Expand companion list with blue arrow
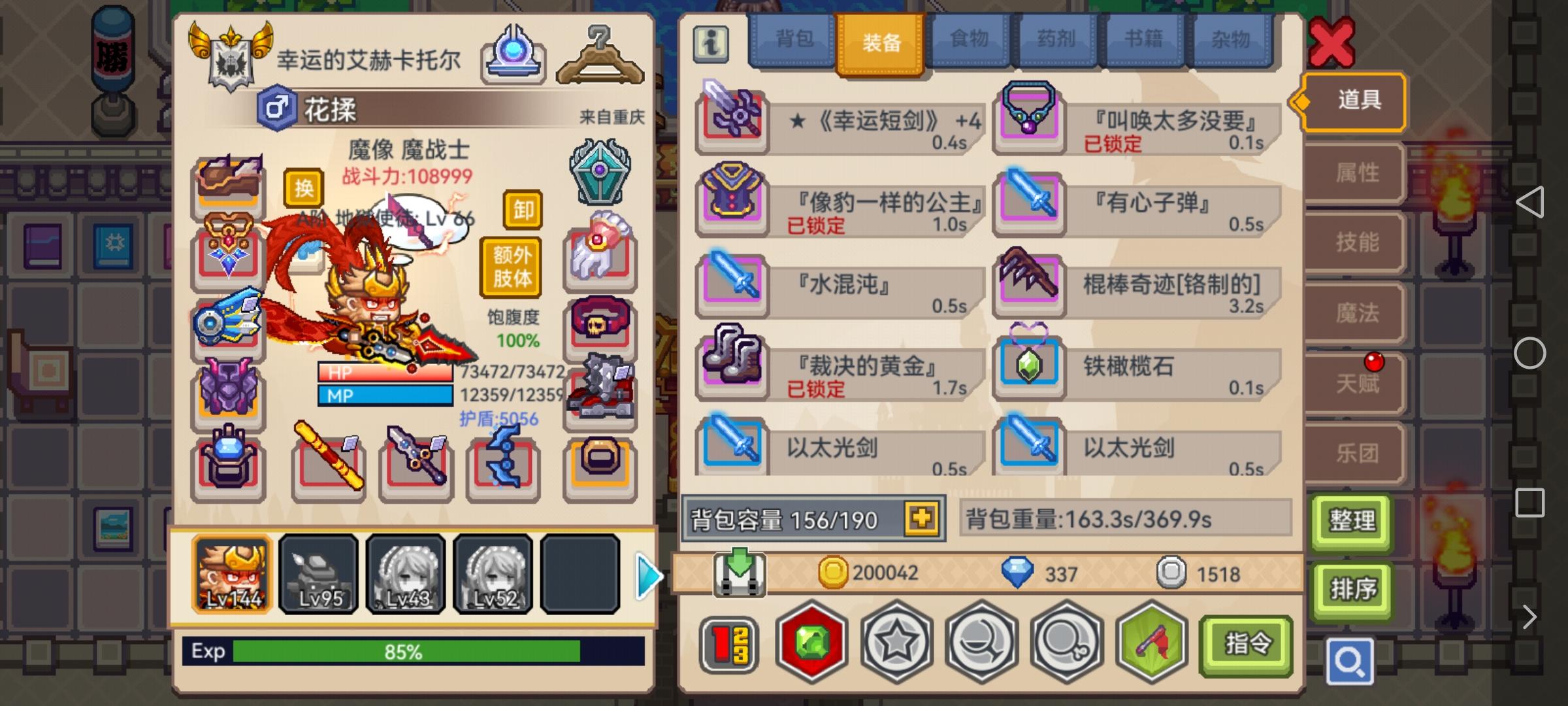 tap(650, 575)
